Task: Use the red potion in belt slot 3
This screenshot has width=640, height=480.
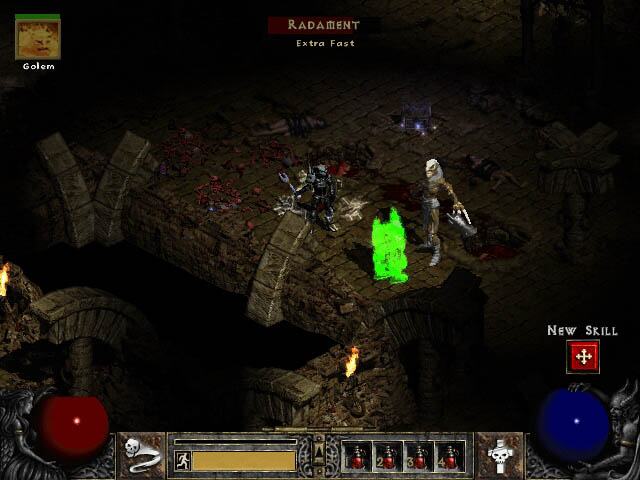Action: [x=419, y=456]
